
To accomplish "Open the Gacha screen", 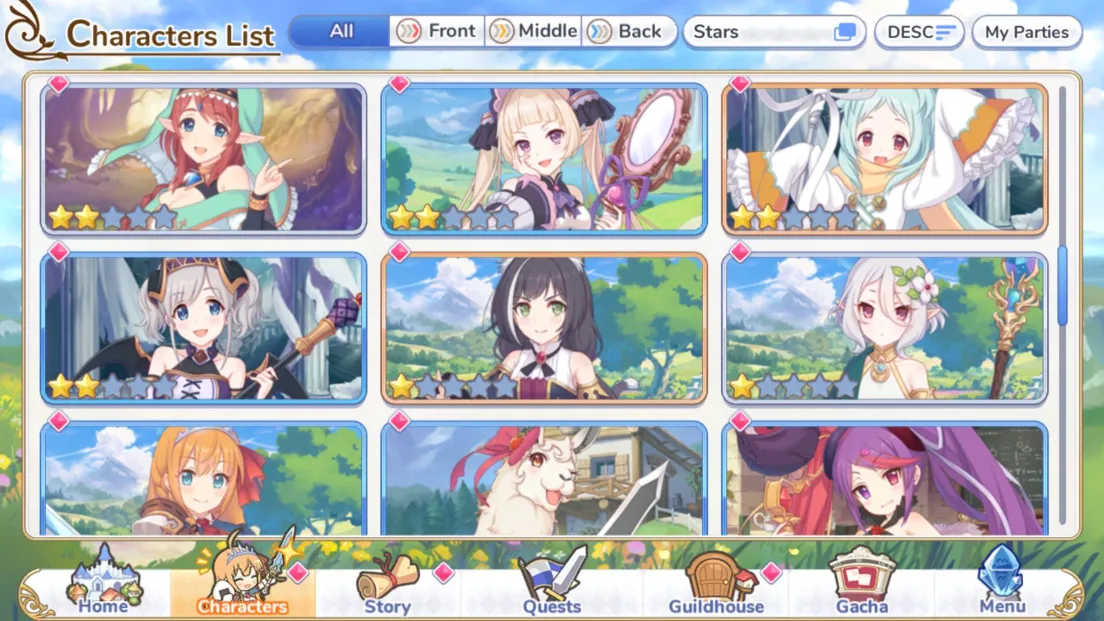I will pyautogui.click(x=861, y=587).
